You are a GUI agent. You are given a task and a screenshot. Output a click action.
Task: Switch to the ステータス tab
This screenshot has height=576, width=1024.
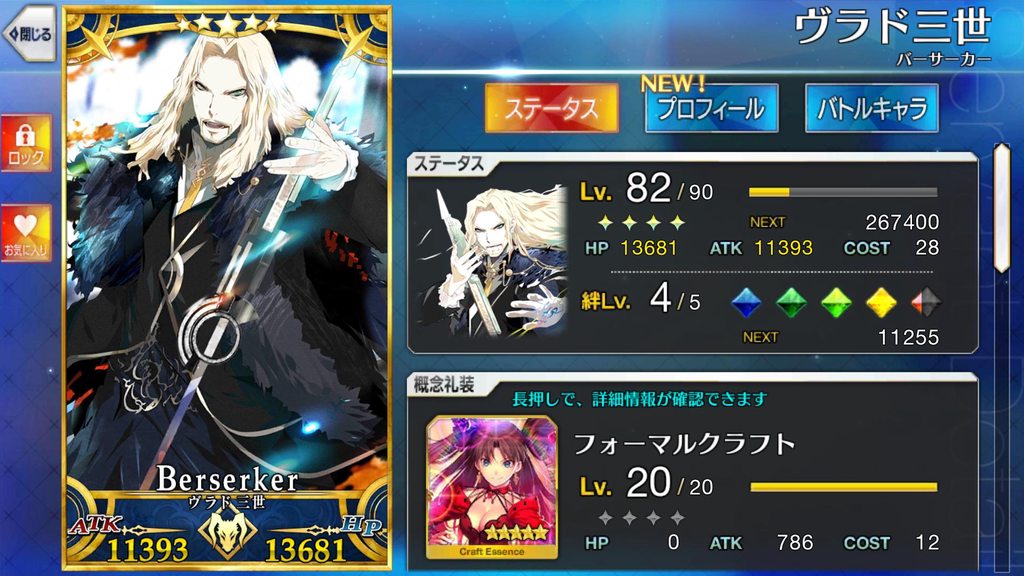(x=551, y=108)
